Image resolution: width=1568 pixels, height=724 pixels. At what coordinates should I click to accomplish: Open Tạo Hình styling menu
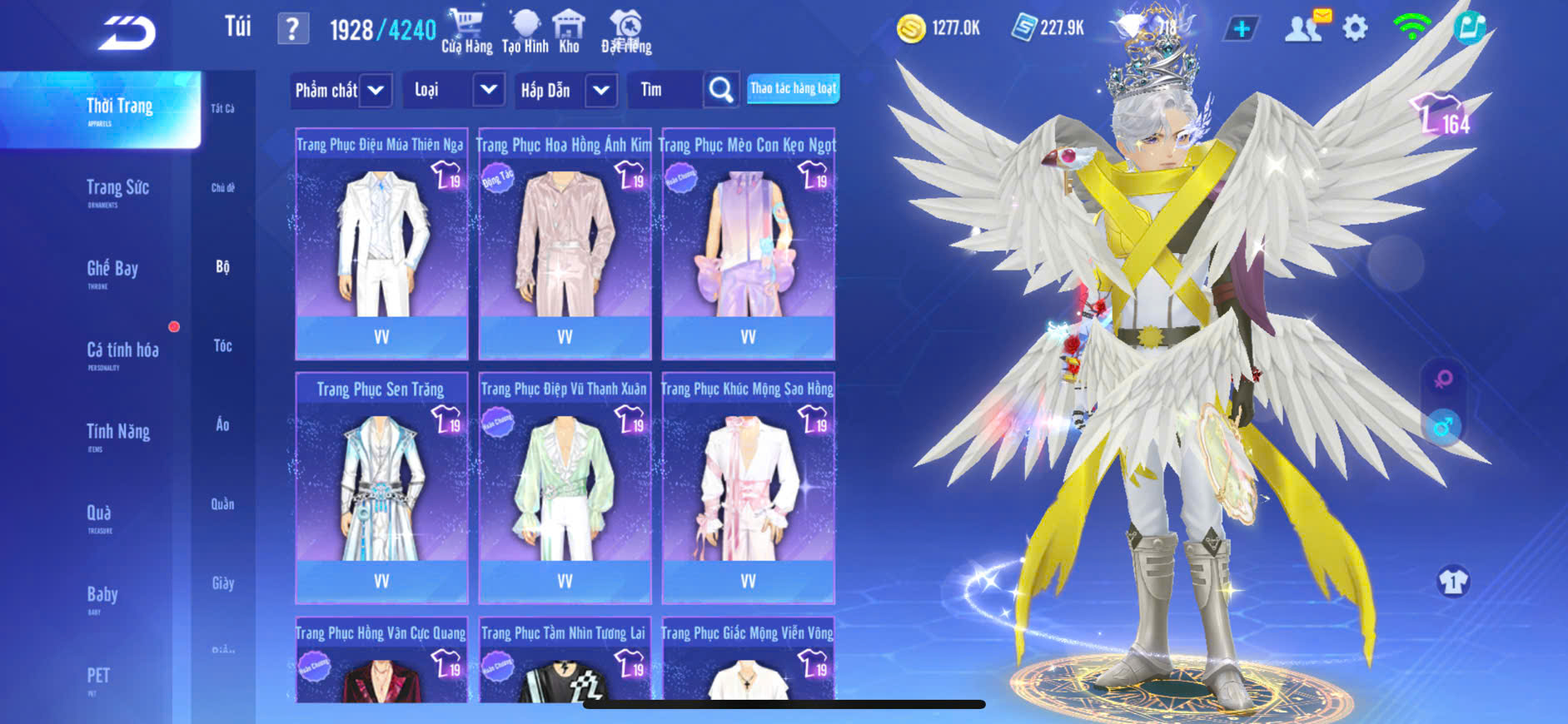pyautogui.click(x=525, y=31)
